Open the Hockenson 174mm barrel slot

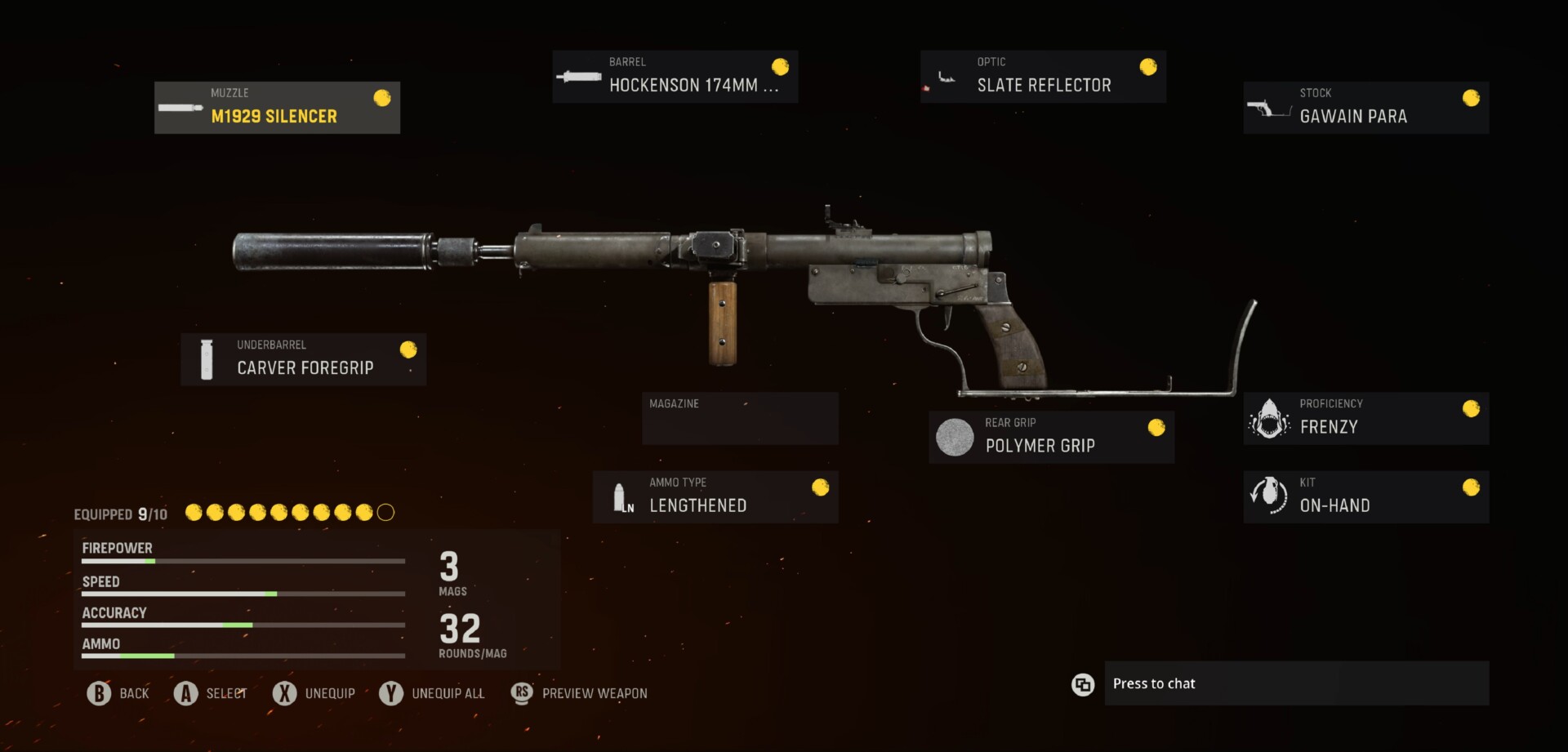(x=675, y=77)
